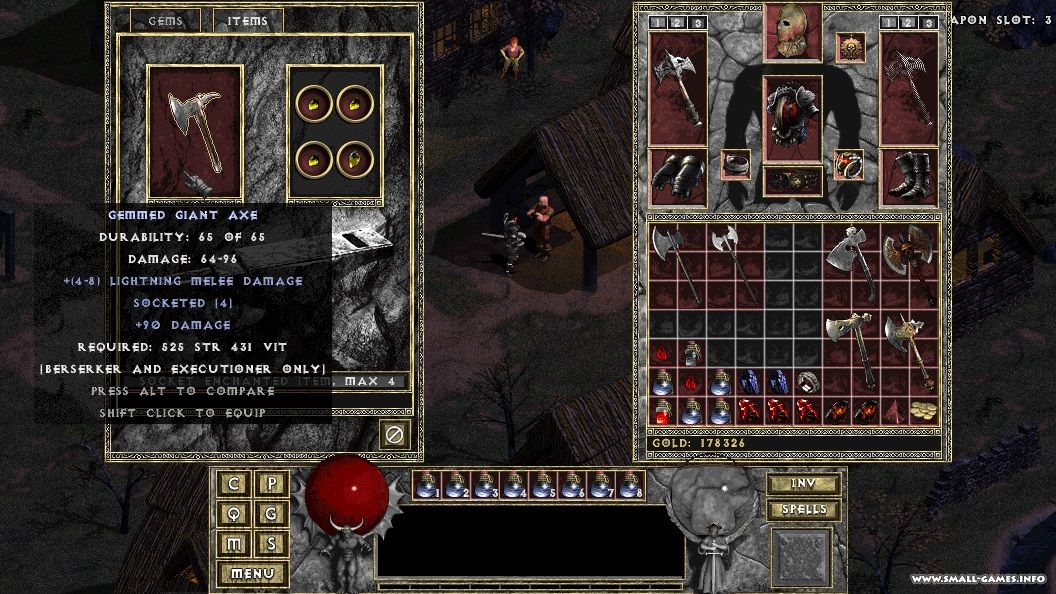Click the Q quest log button

click(x=234, y=514)
